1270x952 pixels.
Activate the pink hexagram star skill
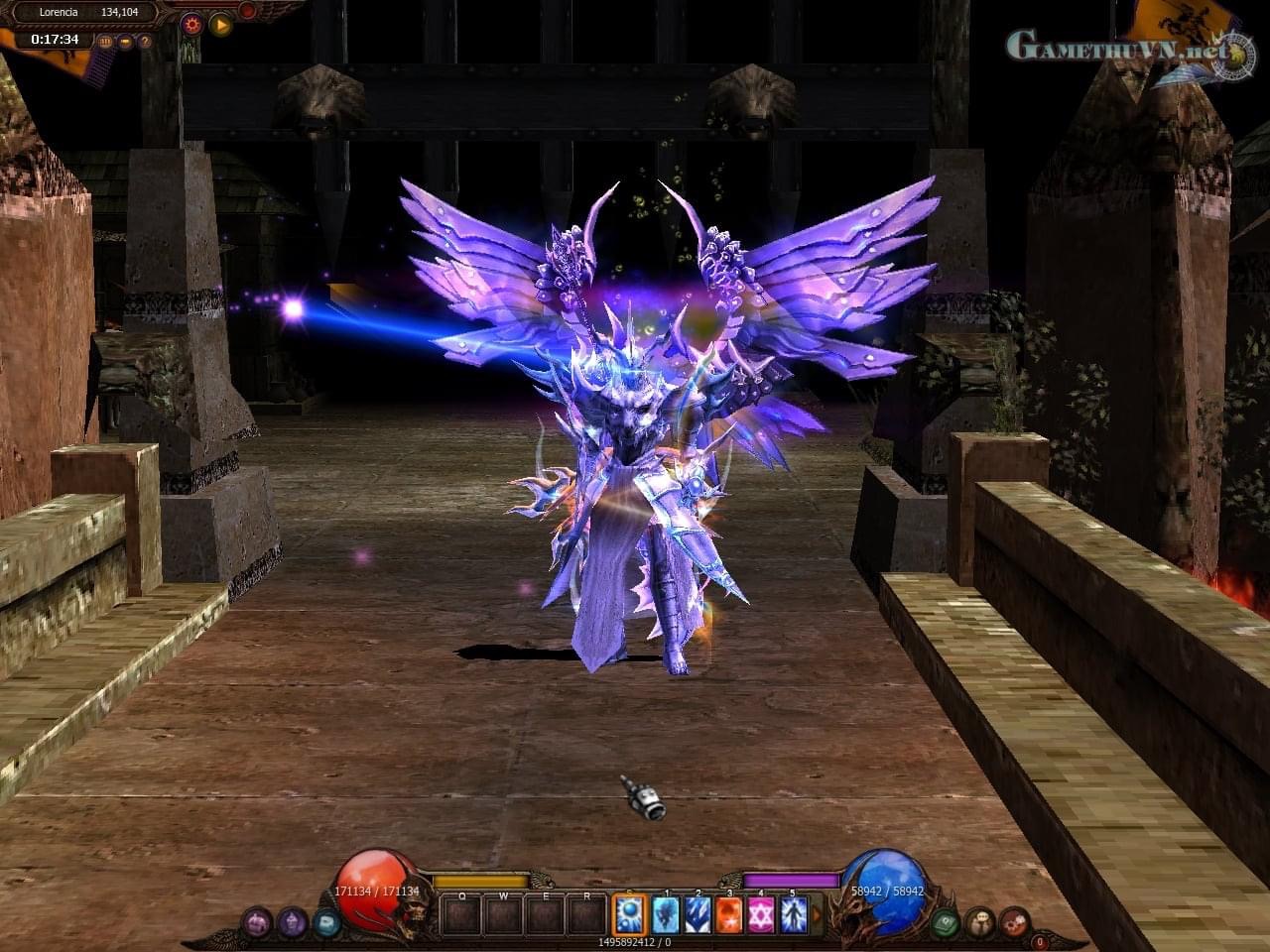pos(761,913)
